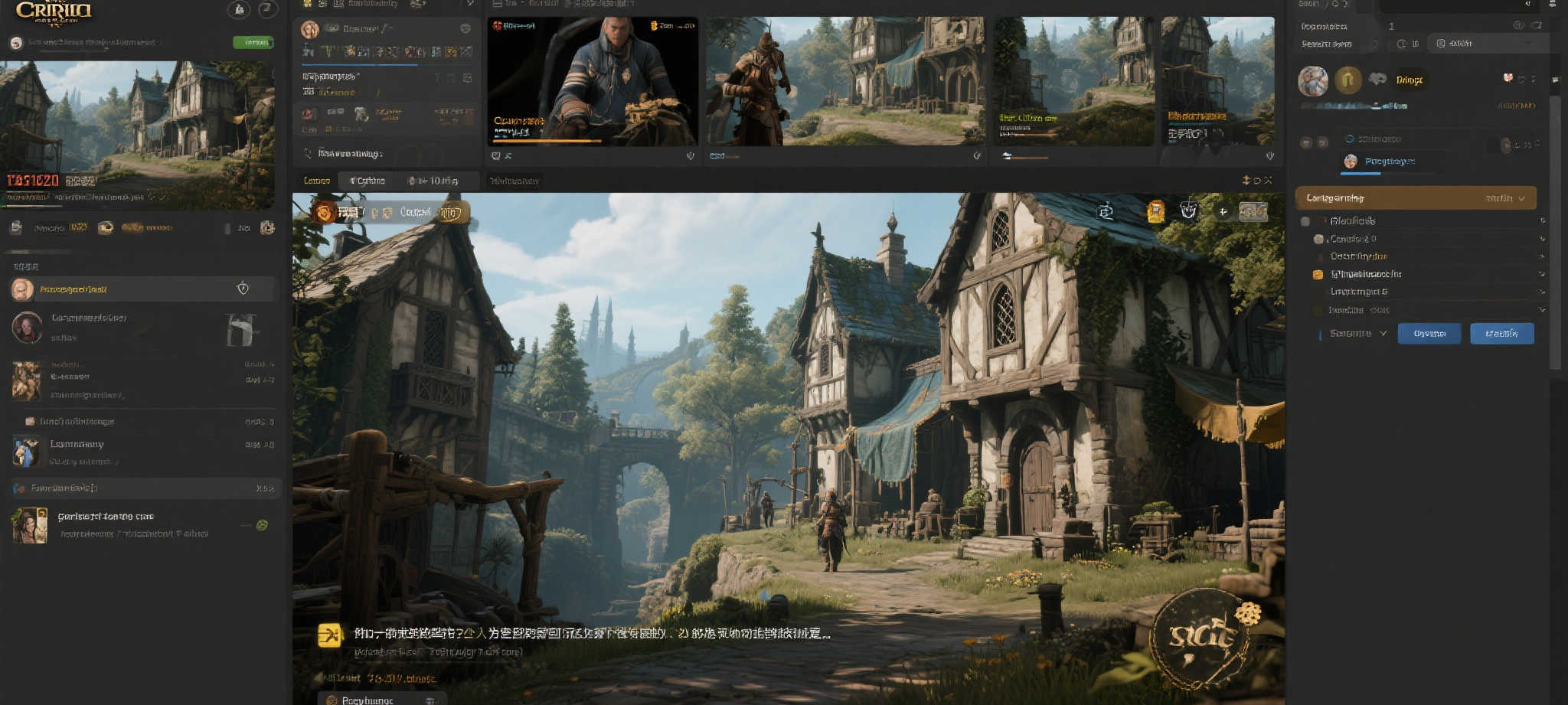Click the yellow lantern icon over the game view
The width and height of the screenshot is (1568, 705).
[x=1155, y=211]
